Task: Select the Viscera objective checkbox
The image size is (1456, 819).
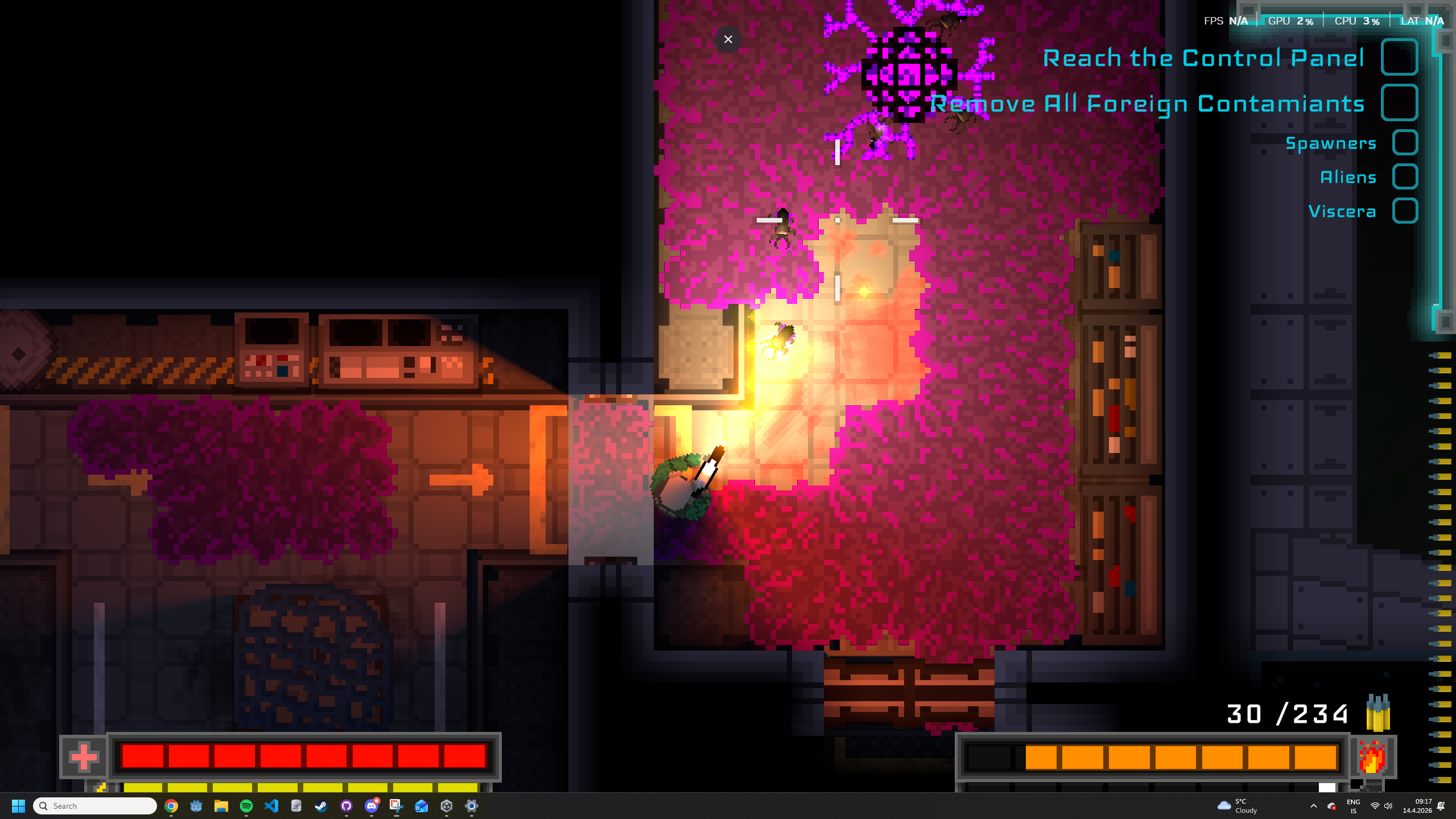Action: click(1404, 211)
